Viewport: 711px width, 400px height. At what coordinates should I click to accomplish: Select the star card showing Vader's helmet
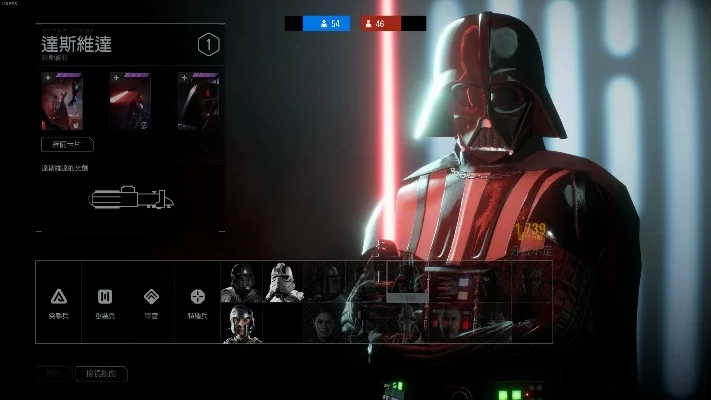click(198, 101)
